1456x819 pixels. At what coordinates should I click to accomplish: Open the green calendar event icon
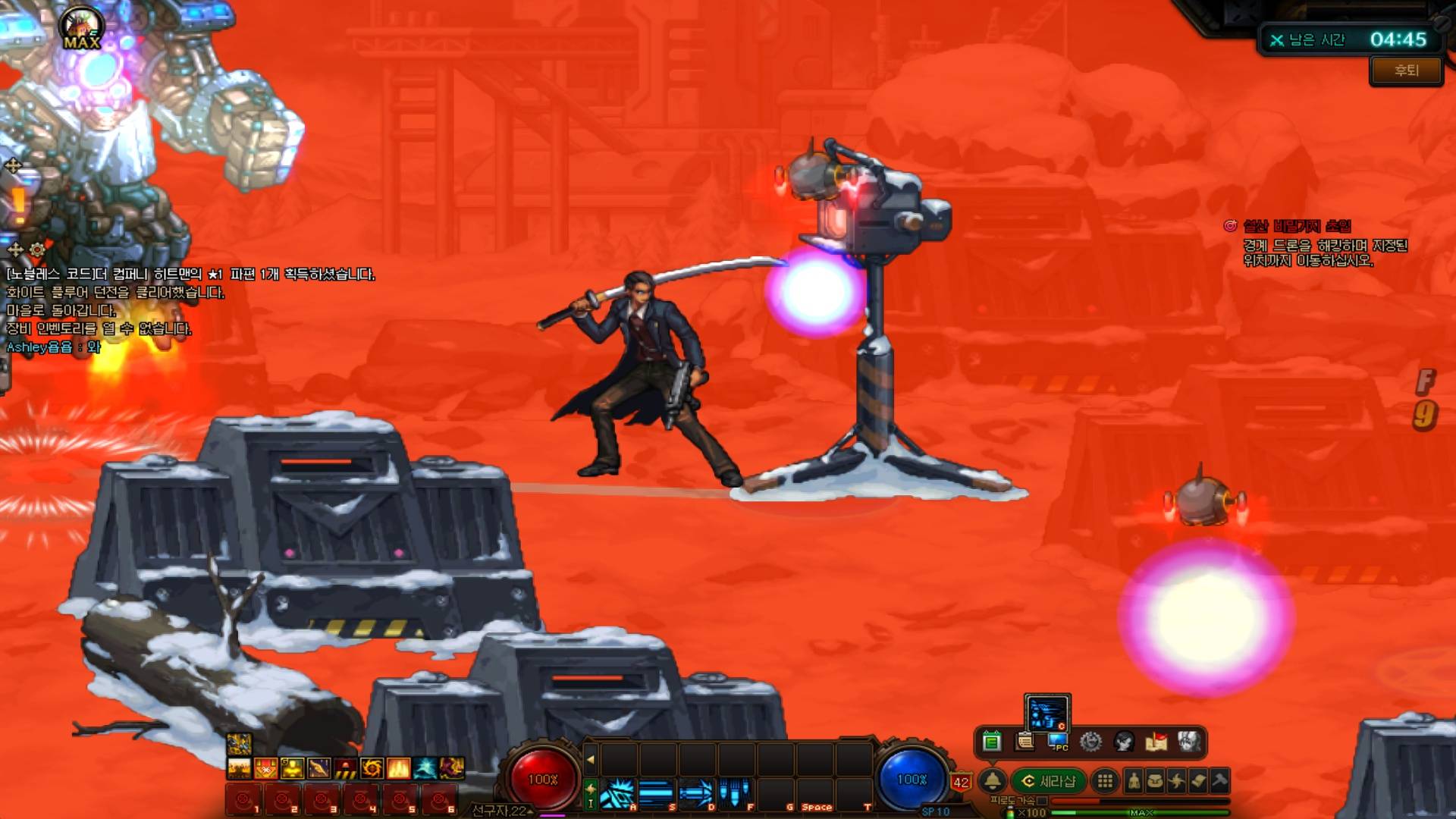click(991, 741)
